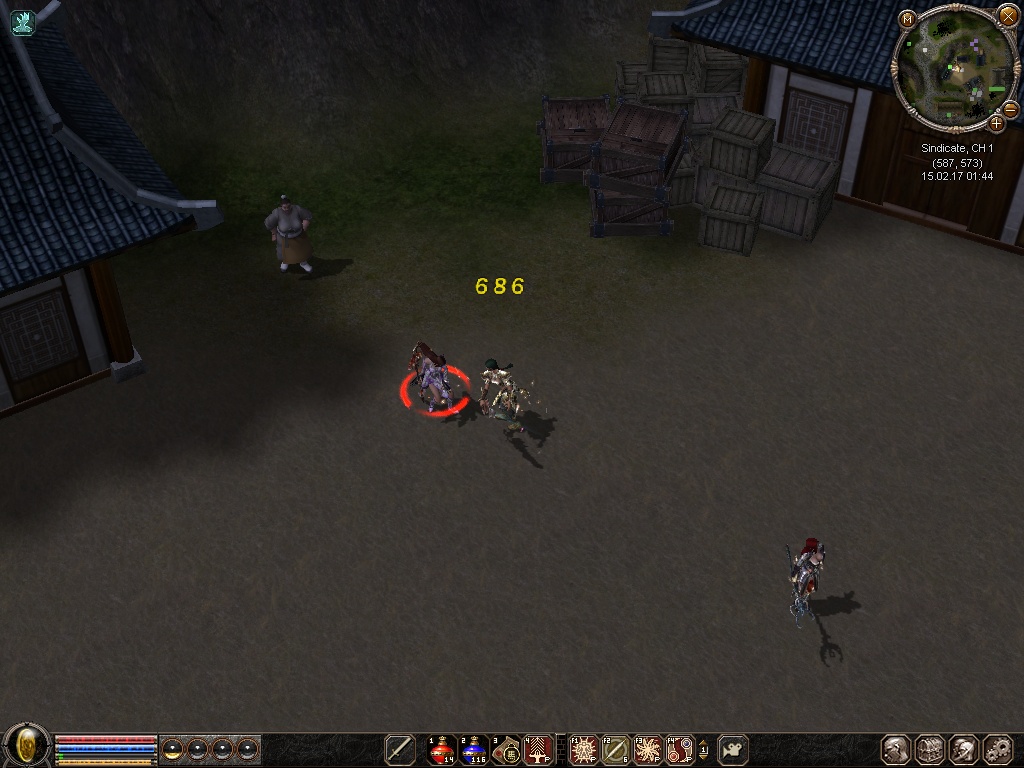
Task: Open system options with the gear icon
Action: point(998,749)
